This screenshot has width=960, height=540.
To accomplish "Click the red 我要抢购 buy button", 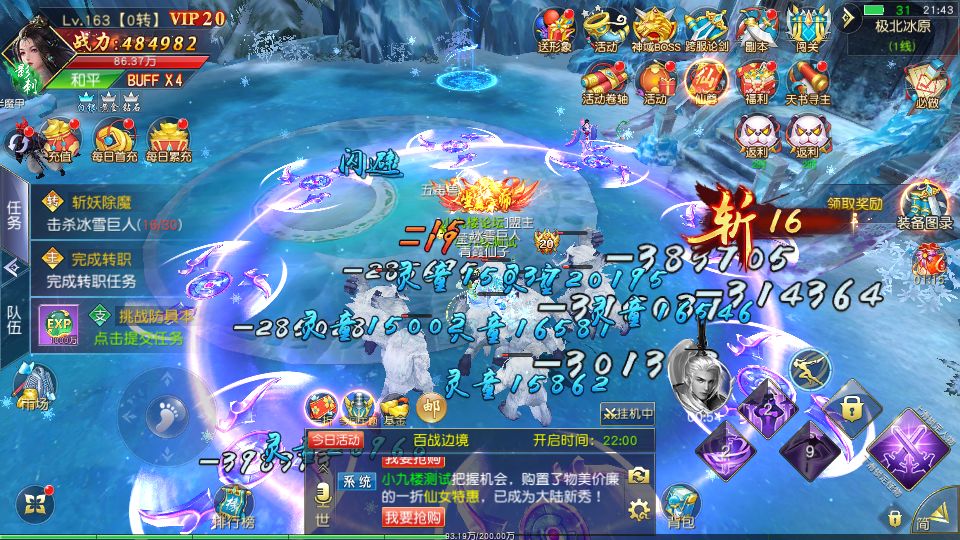I will [x=411, y=516].
